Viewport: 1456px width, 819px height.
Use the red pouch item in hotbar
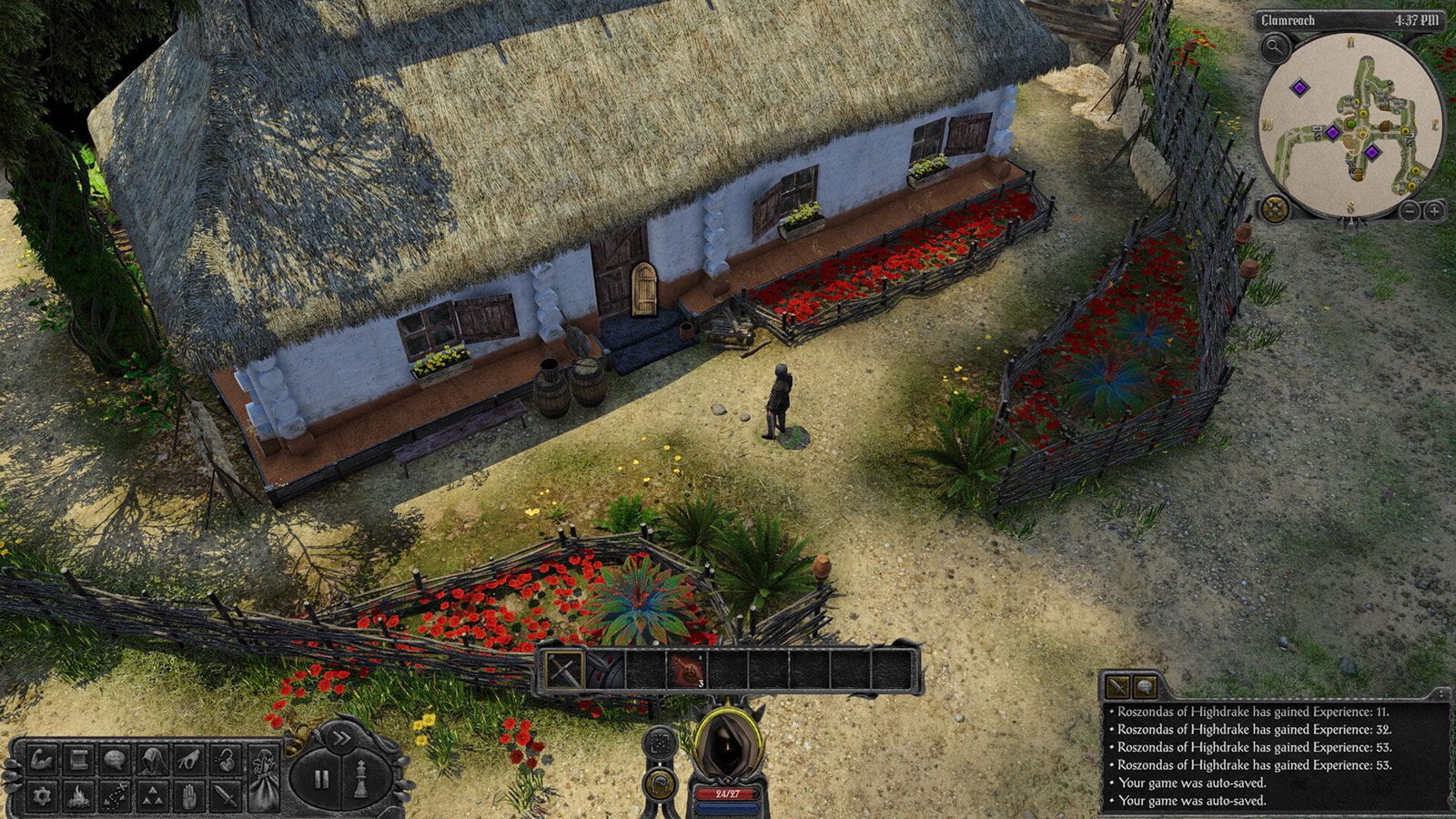point(686,672)
